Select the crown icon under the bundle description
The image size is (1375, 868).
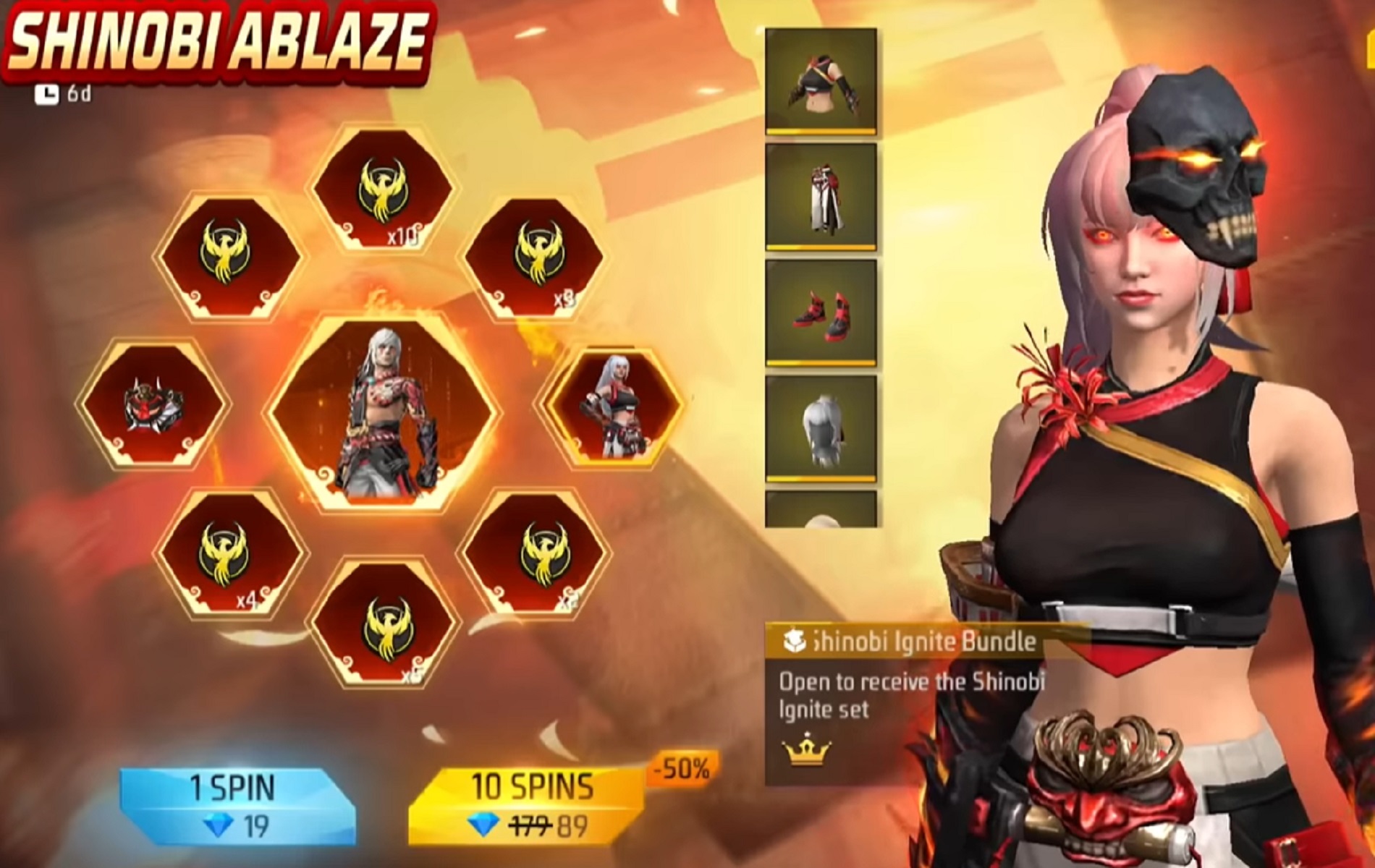(805, 752)
